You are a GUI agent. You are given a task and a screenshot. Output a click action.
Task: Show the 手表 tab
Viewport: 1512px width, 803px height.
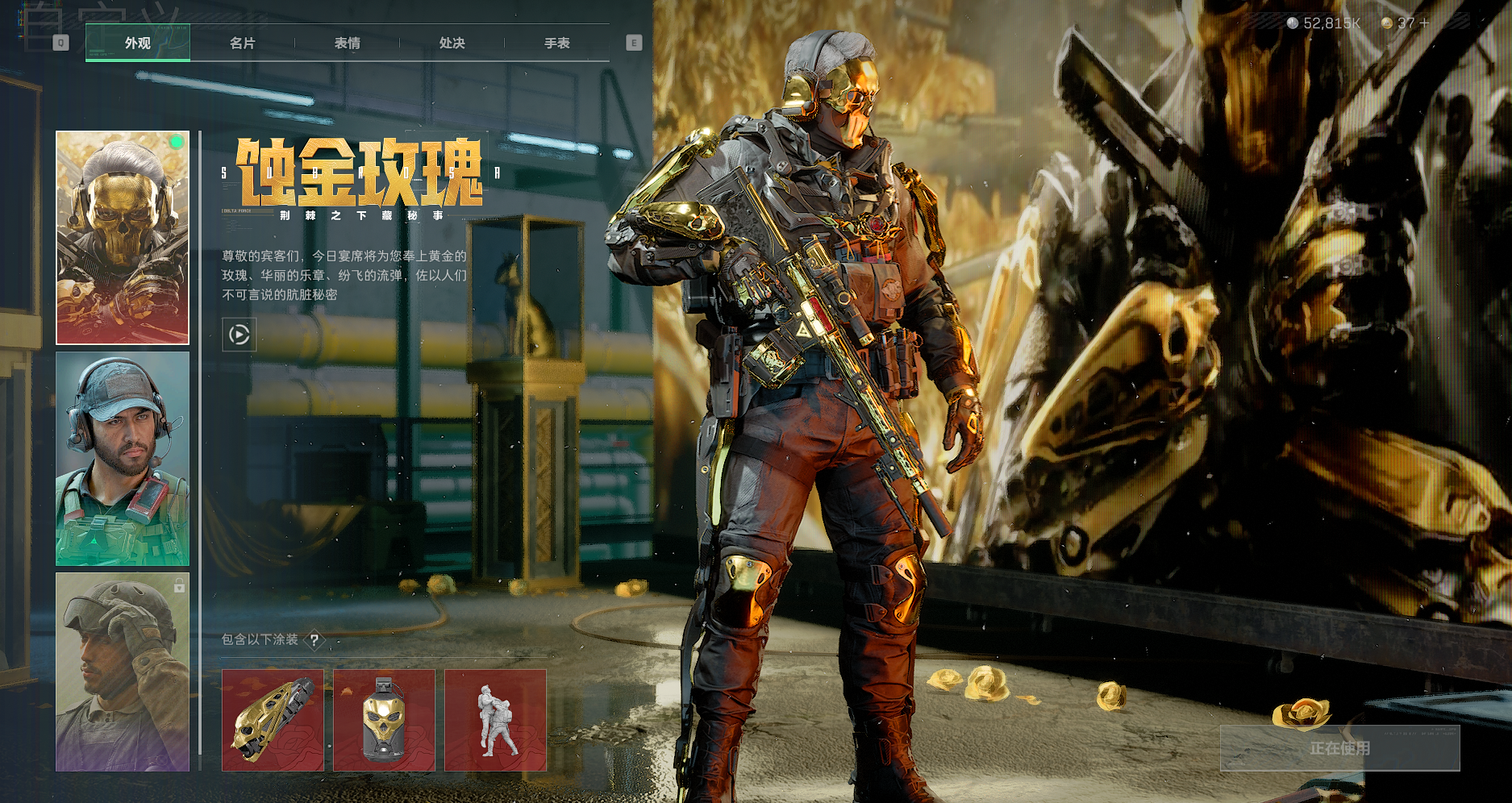tap(556, 43)
